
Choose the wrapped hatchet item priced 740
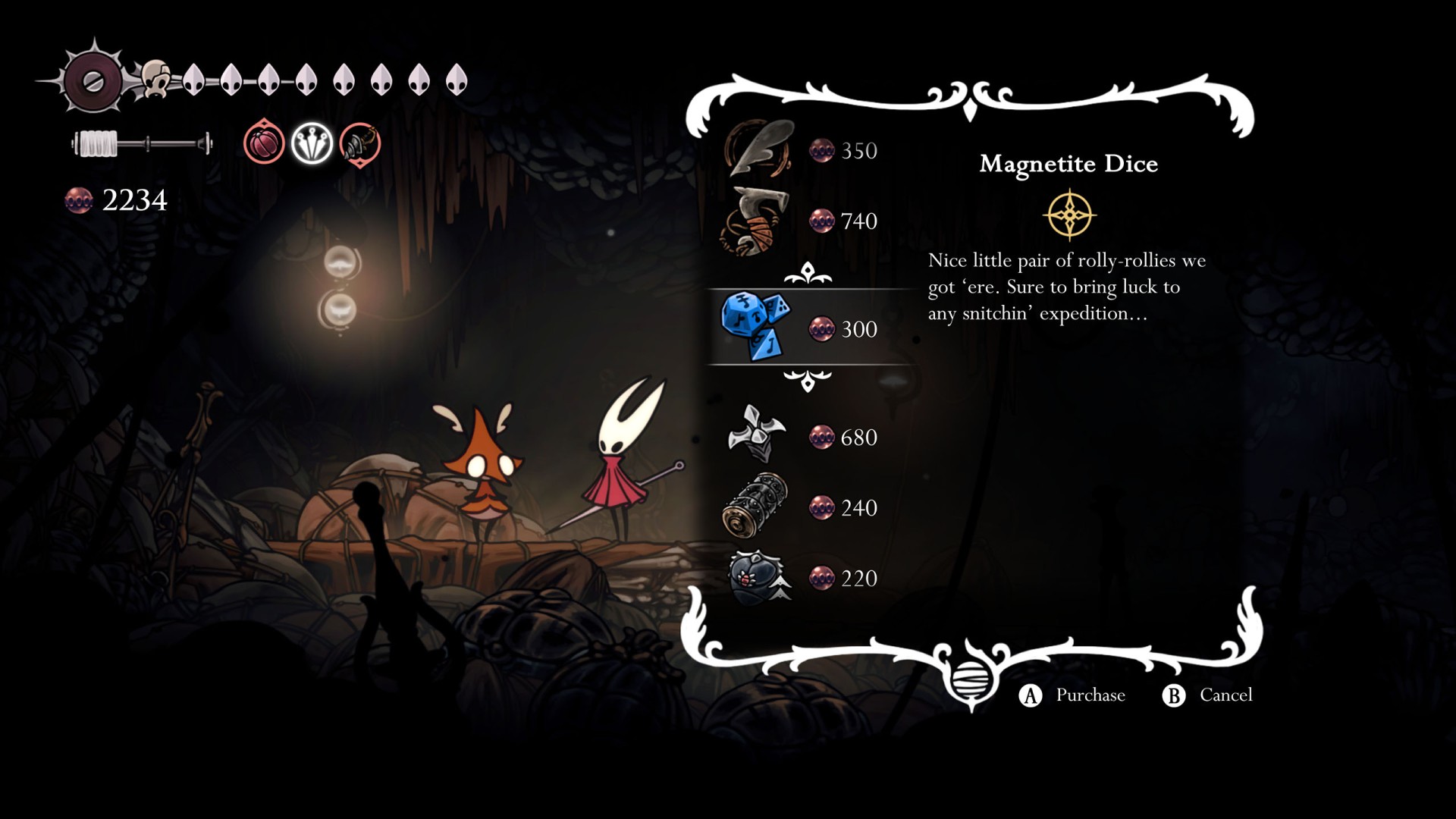(x=756, y=221)
